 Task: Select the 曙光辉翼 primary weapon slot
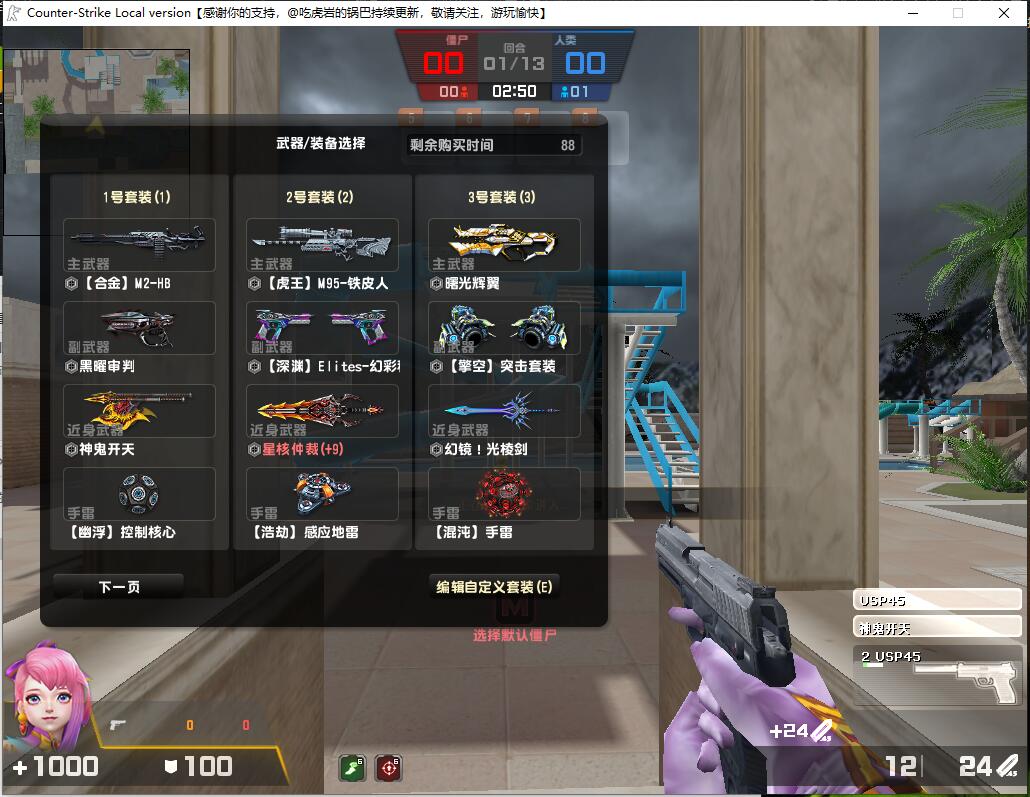coord(504,245)
